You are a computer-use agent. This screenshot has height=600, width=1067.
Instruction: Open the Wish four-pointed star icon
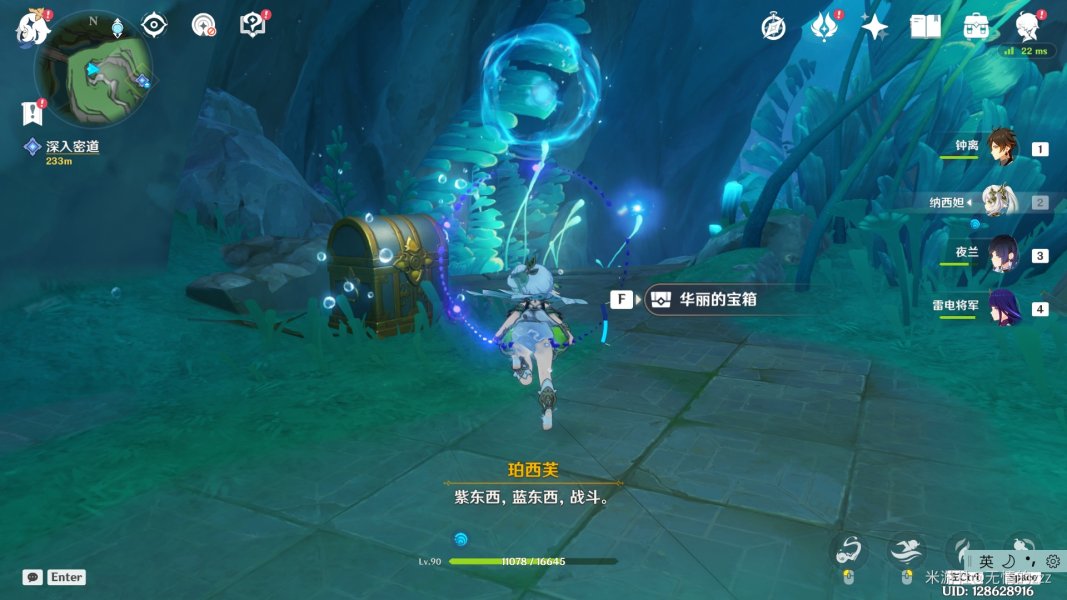875,27
